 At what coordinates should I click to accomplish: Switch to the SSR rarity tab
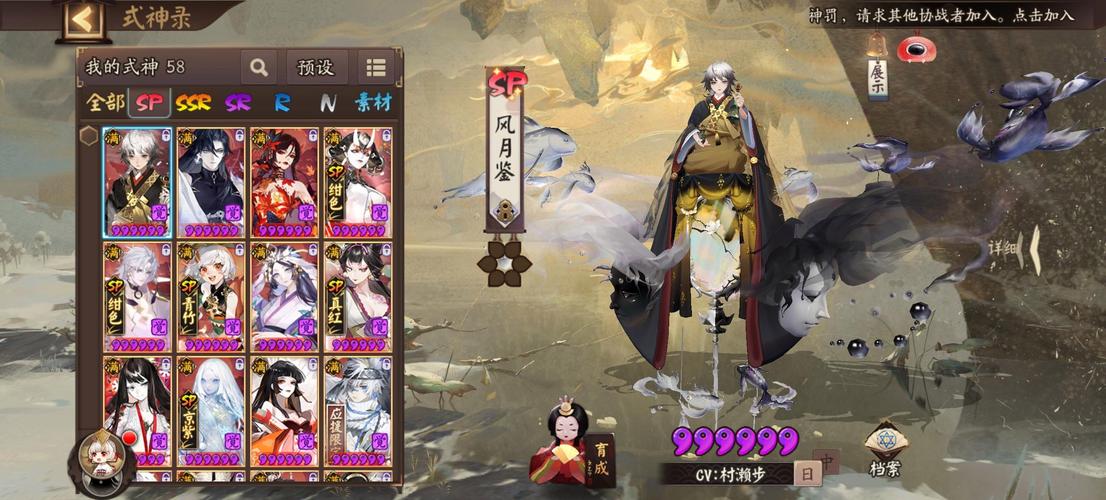193,102
